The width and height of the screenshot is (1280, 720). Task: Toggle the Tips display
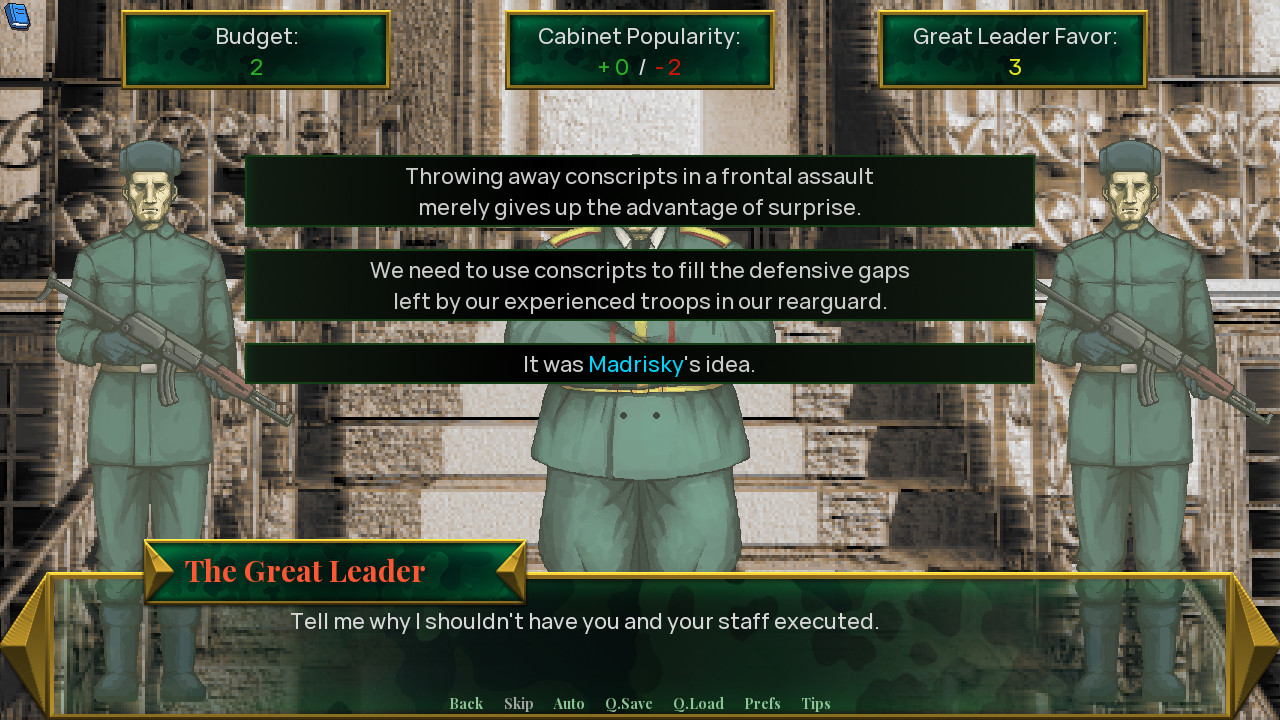point(815,703)
